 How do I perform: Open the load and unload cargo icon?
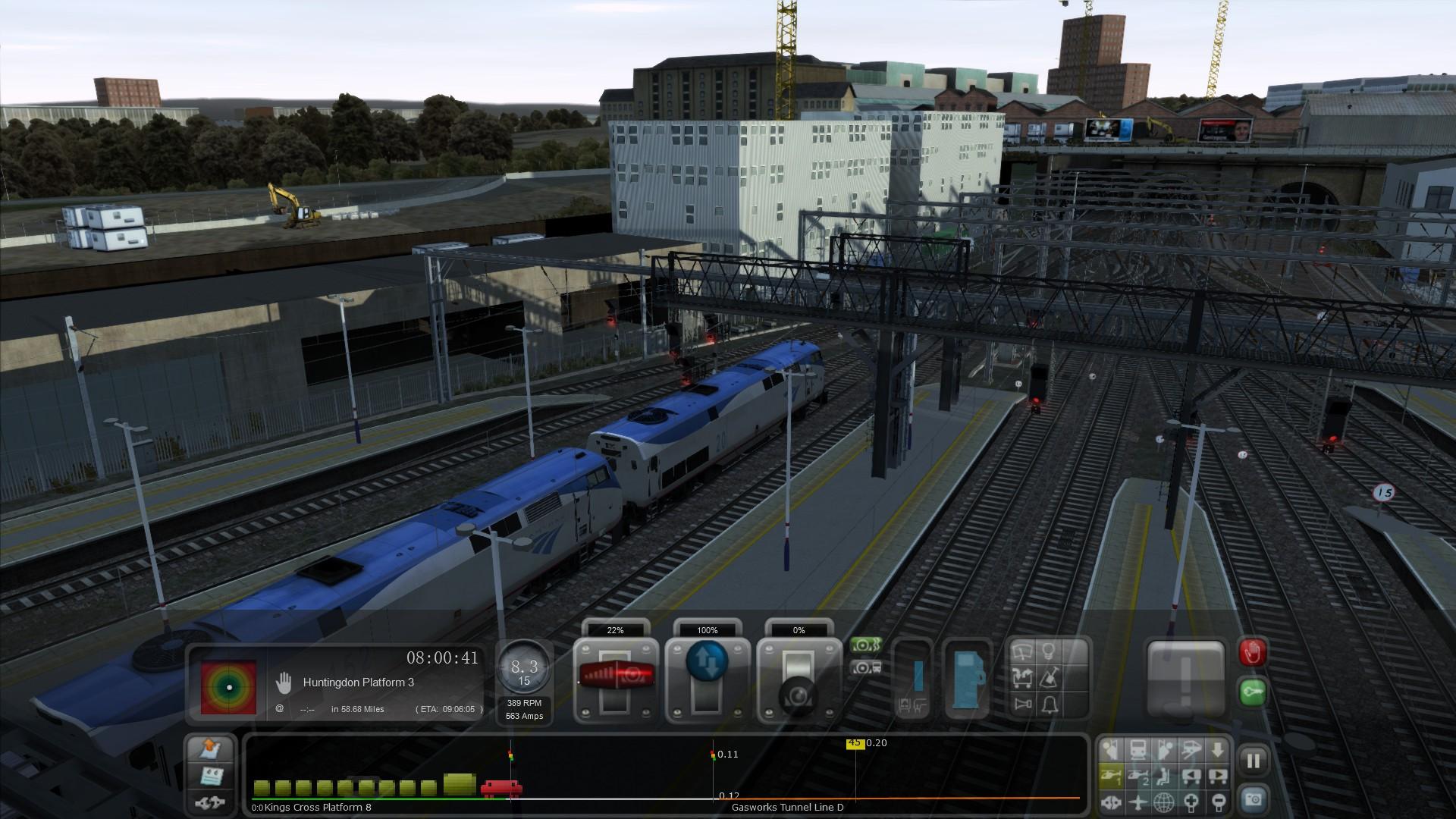tap(1022, 677)
